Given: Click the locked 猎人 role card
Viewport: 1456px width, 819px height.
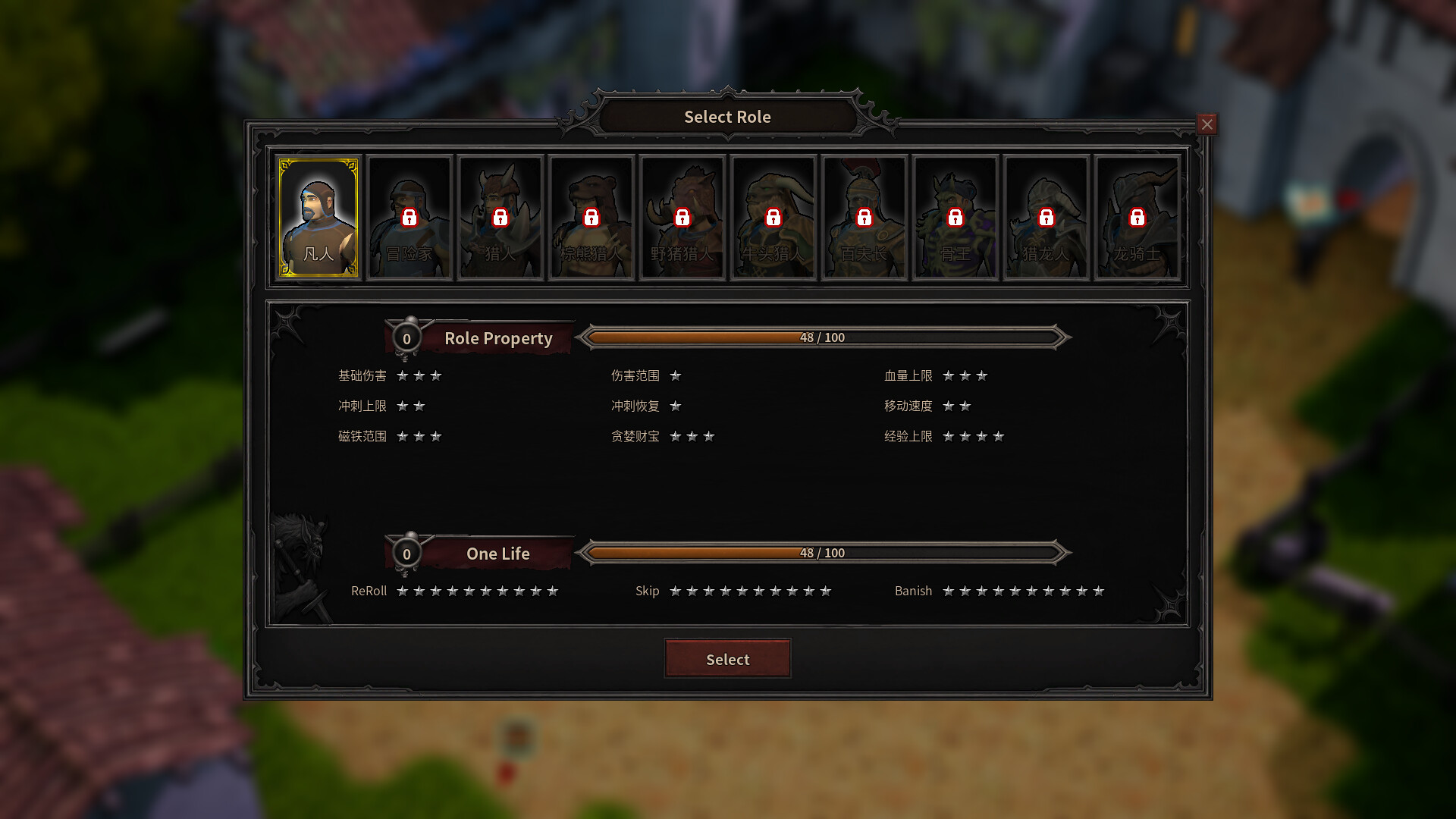Looking at the screenshot, I should coord(500,218).
